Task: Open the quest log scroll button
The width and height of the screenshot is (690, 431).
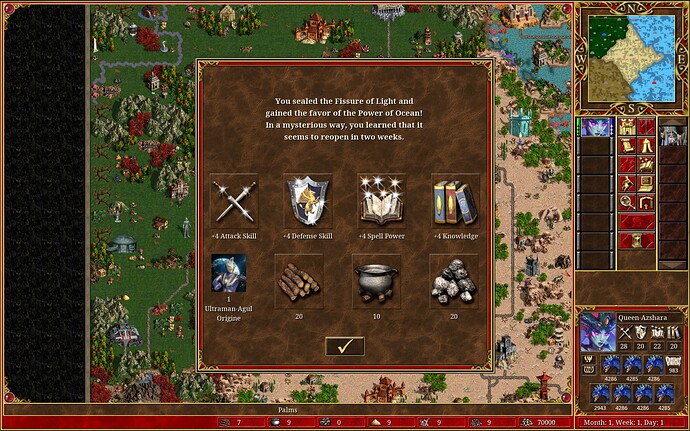Action: (x=628, y=146)
